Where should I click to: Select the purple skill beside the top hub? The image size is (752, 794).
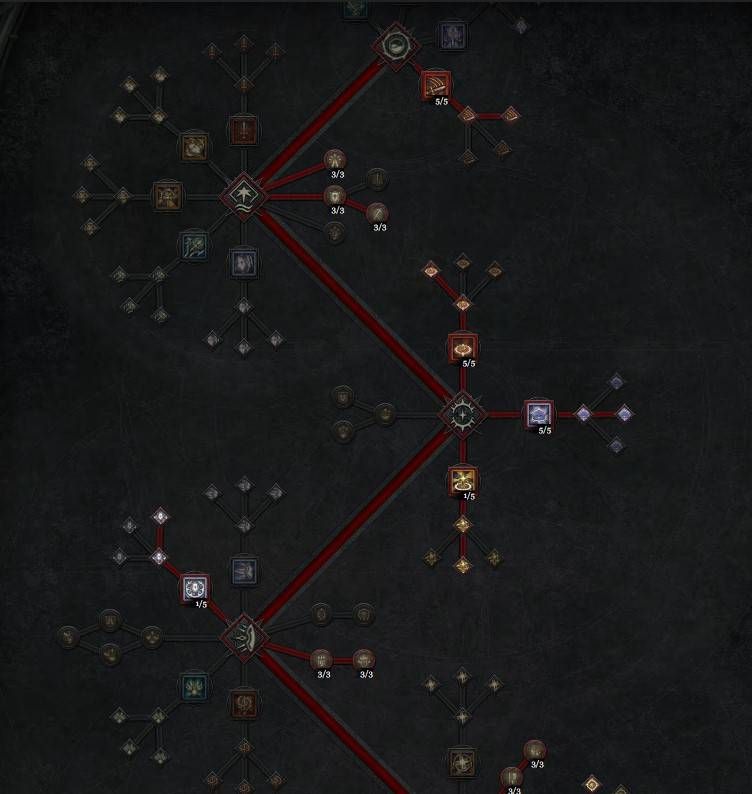click(x=452, y=37)
